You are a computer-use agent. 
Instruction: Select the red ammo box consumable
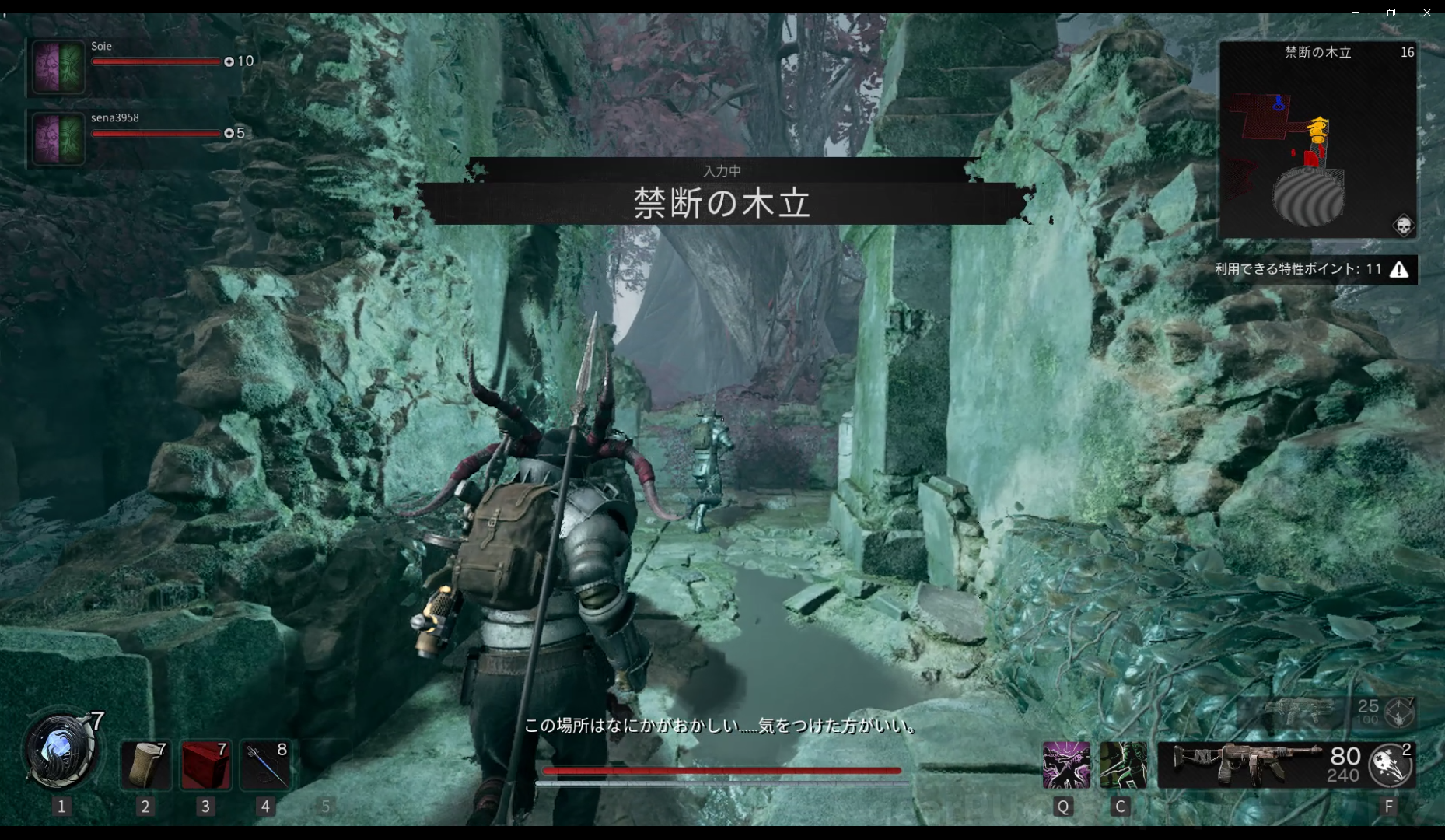pyautogui.click(x=205, y=765)
